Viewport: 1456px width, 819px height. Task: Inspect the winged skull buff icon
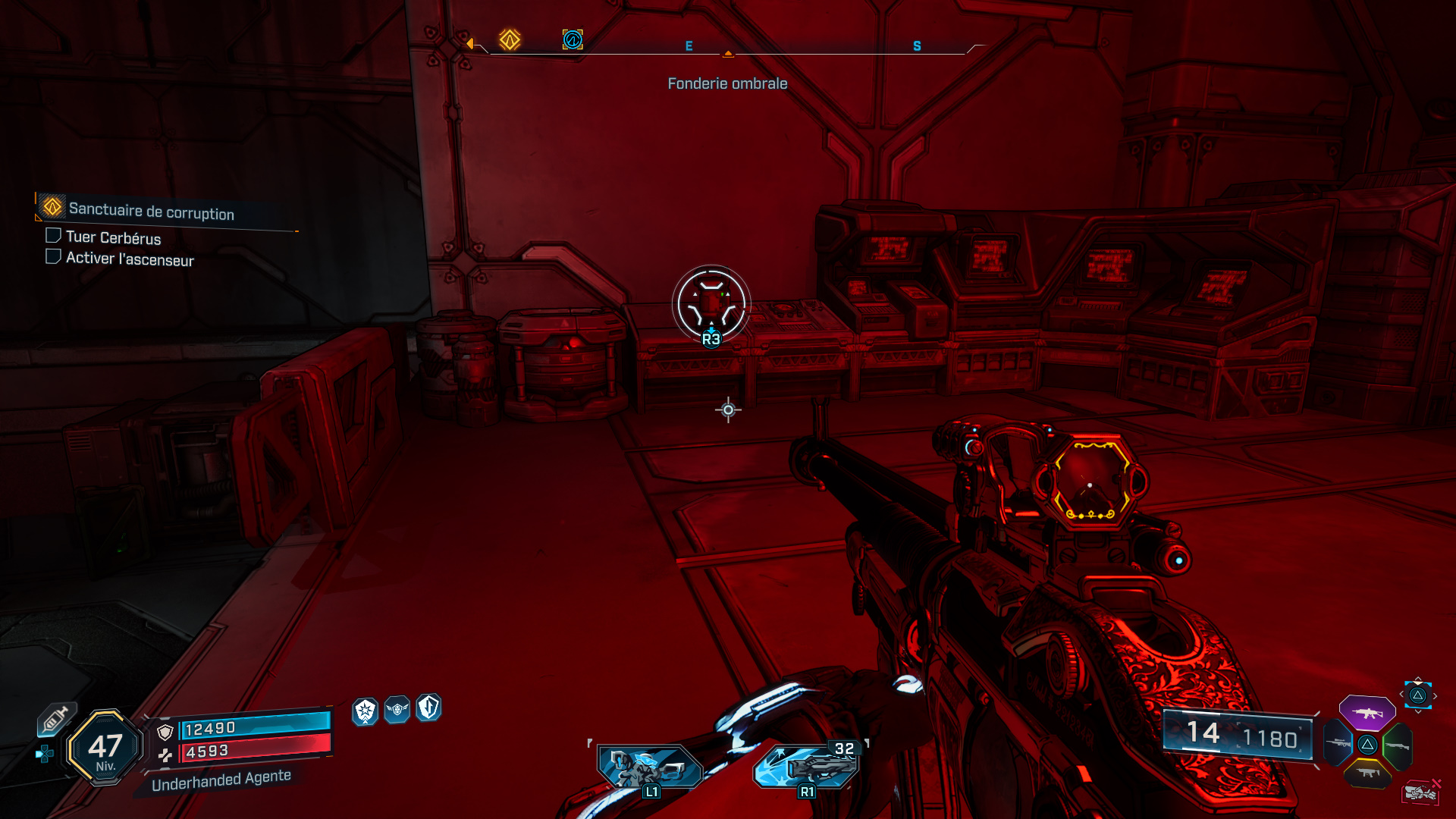(397, 710)
